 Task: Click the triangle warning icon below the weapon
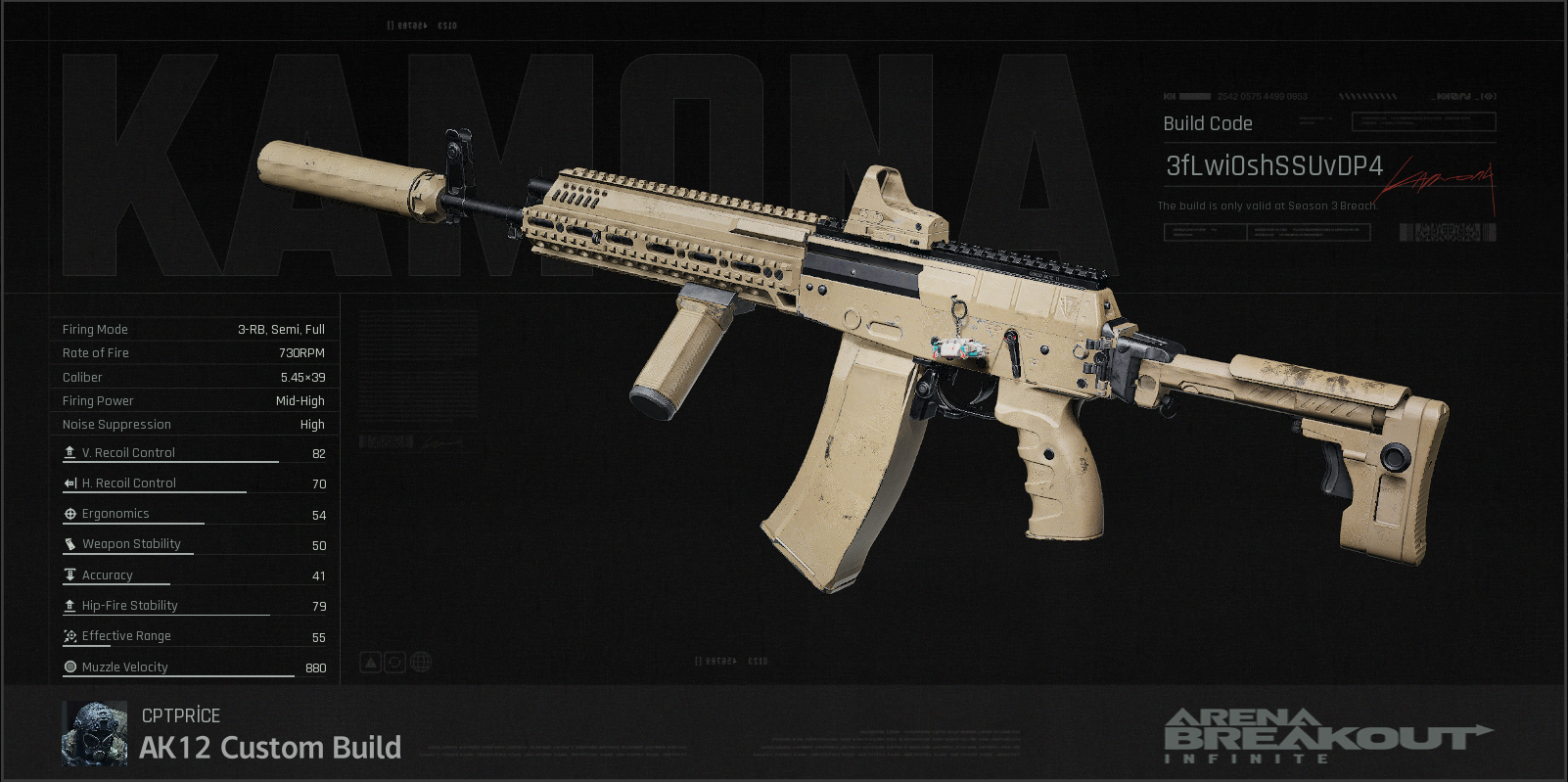point(370,662)
